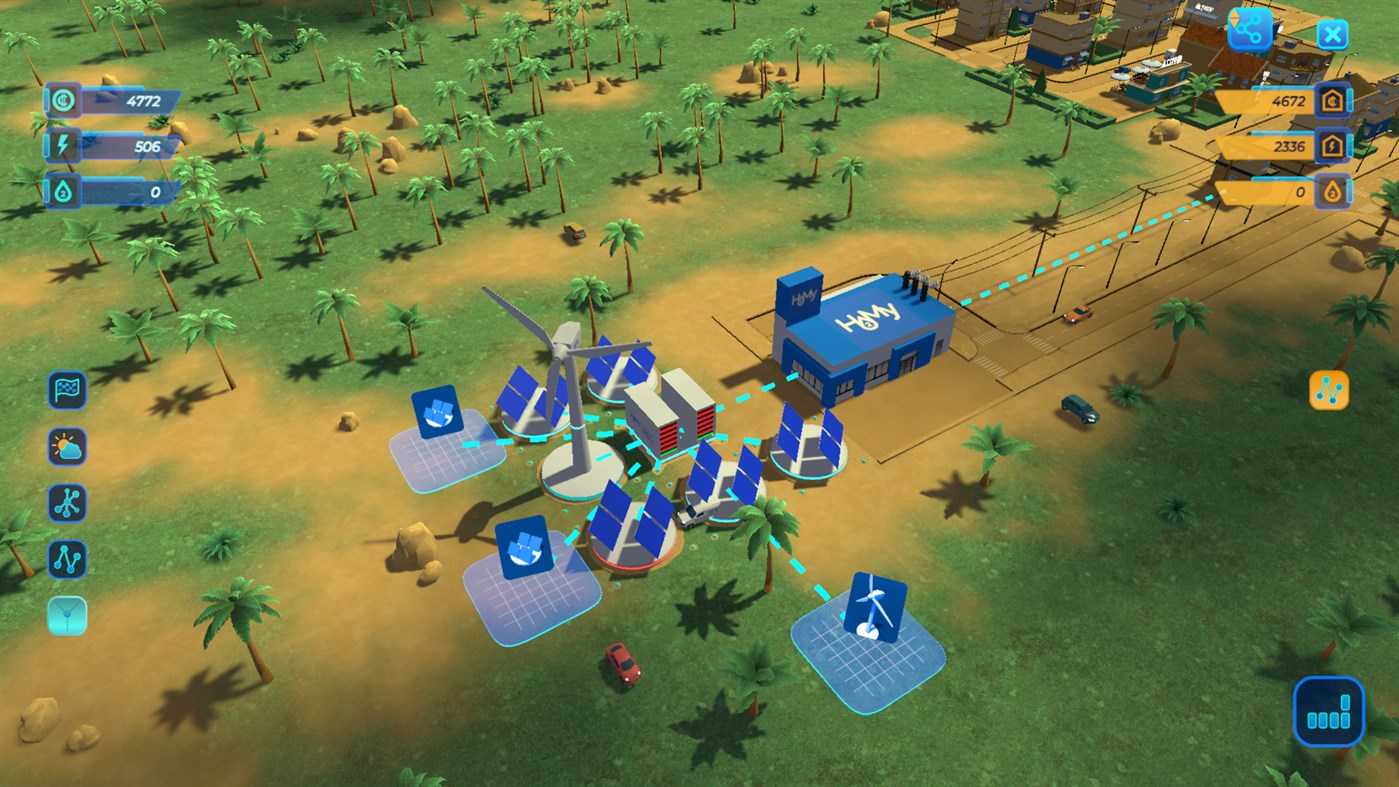
Task: Expand the coin balance display showing 4772
Action: (x=115, y=97)
